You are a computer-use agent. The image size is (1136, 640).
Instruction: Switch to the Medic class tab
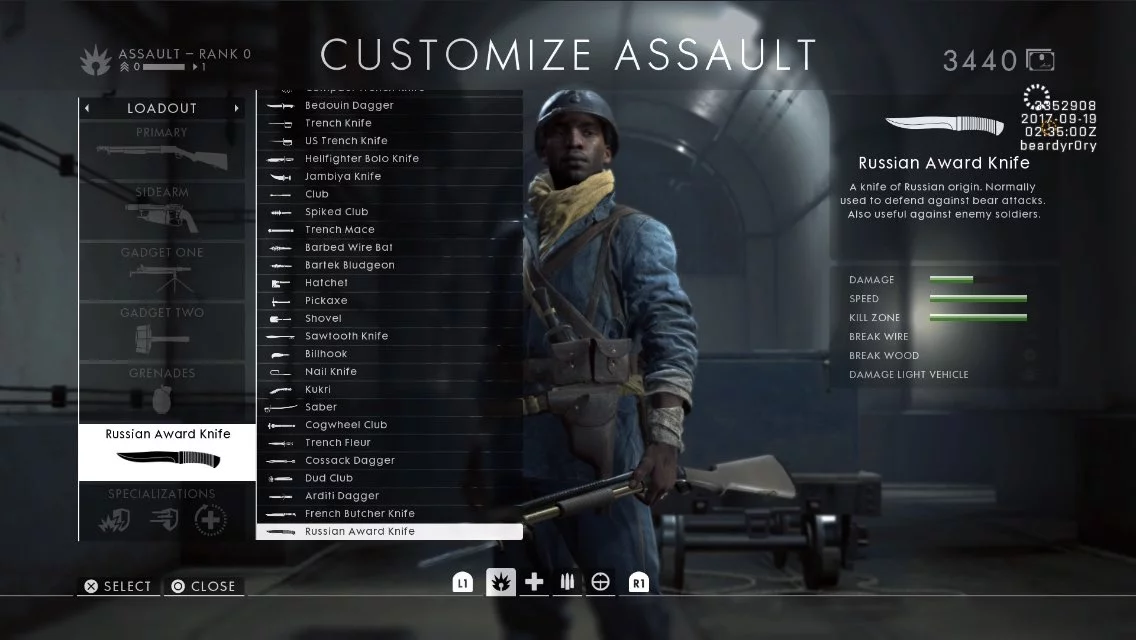535,582
